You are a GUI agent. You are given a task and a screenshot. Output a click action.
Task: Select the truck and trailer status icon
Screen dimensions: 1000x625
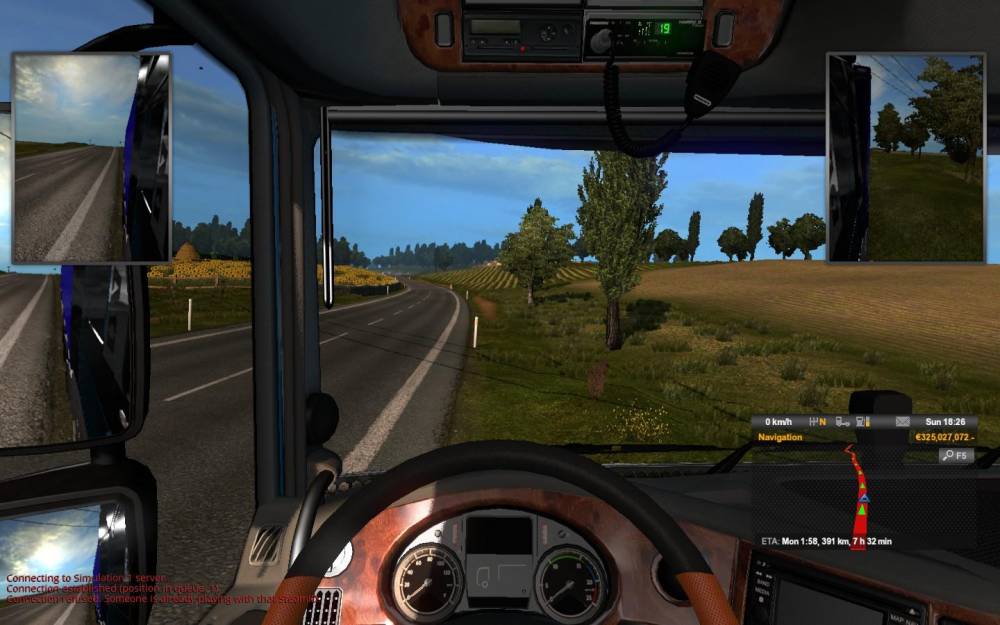pos(842,422)
